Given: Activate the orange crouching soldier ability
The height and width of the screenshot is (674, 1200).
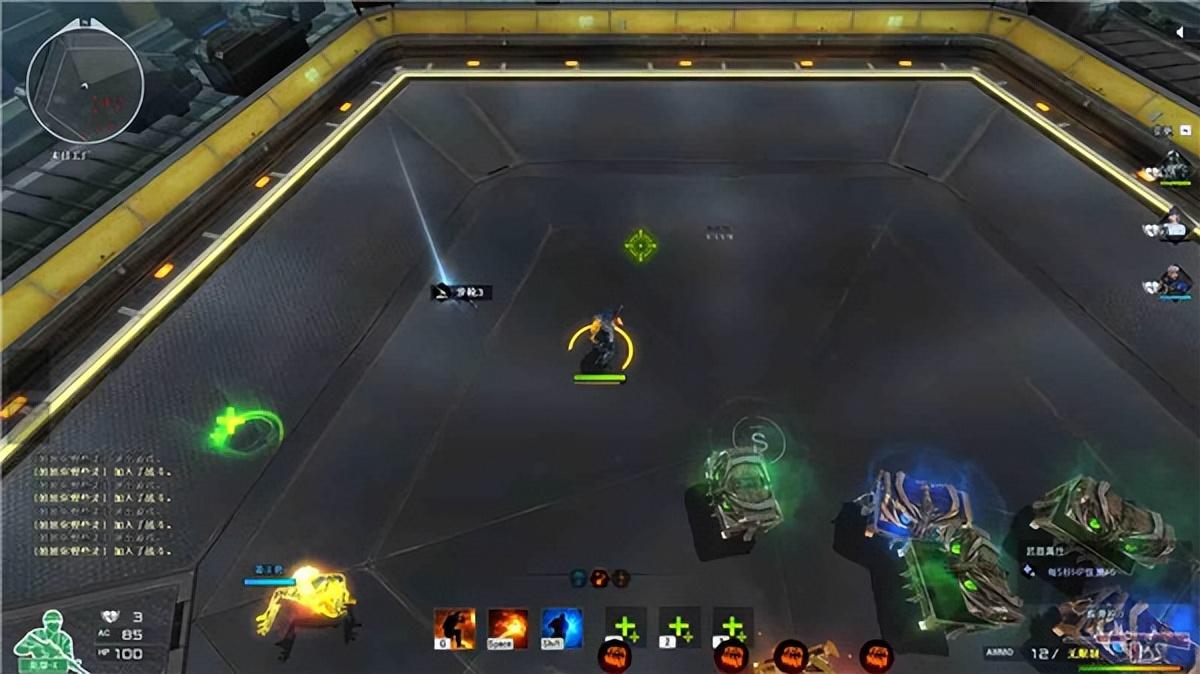Looking at the screenshot, I should [x=454, y=629].
